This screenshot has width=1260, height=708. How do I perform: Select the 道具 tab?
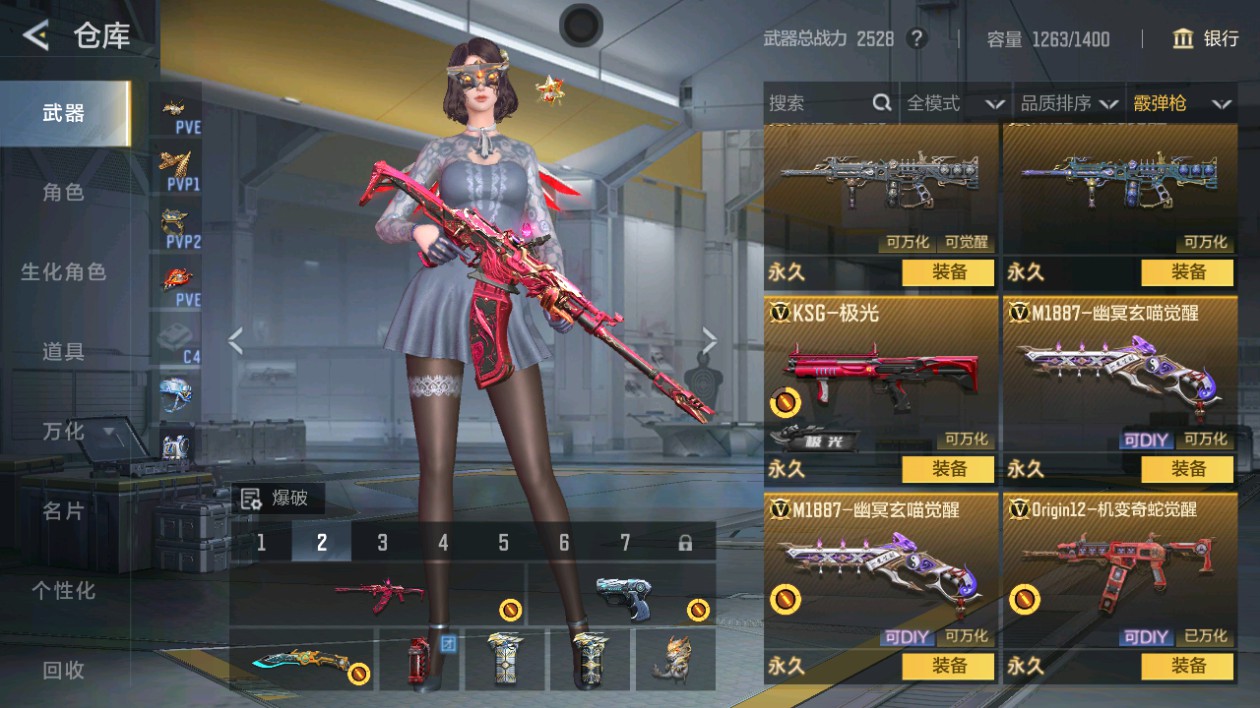(x=63, y=351)
